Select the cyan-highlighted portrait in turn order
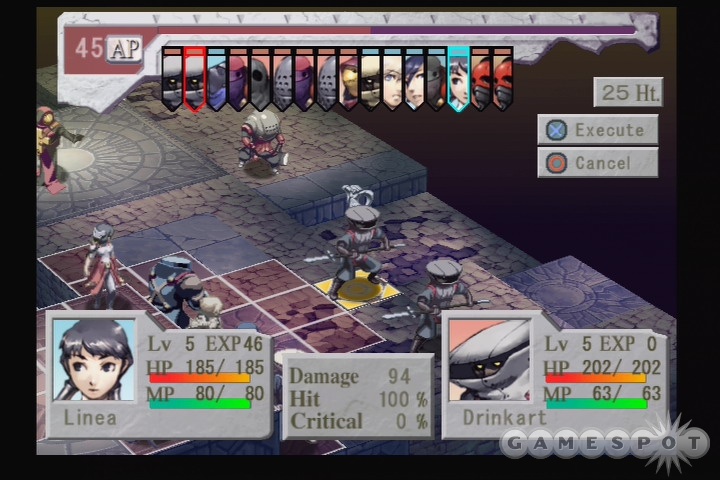Image resolution: width=720 pixels, height=480 pixels. coord(458,76)
